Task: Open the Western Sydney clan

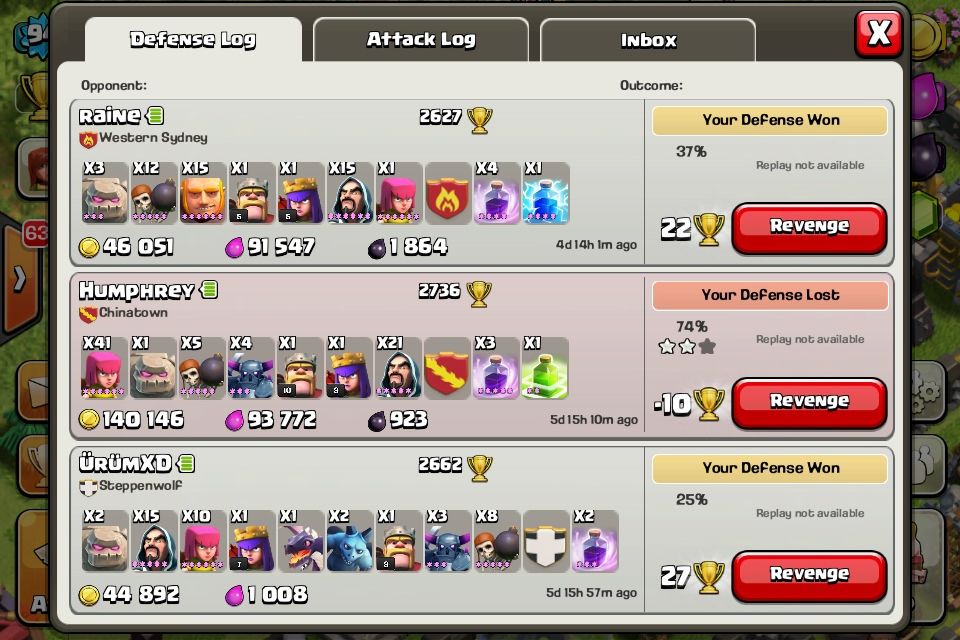Action: coord(153,138)
